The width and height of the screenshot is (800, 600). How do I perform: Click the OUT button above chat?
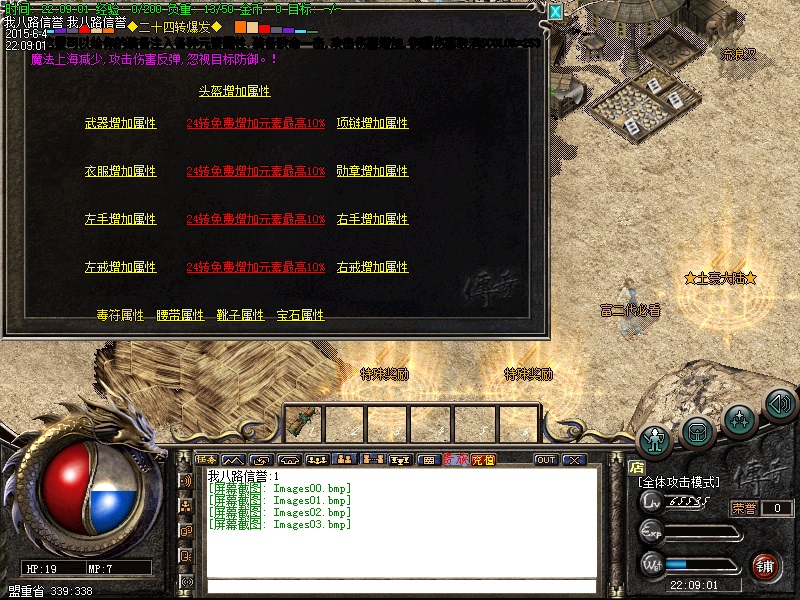[546, 460]
